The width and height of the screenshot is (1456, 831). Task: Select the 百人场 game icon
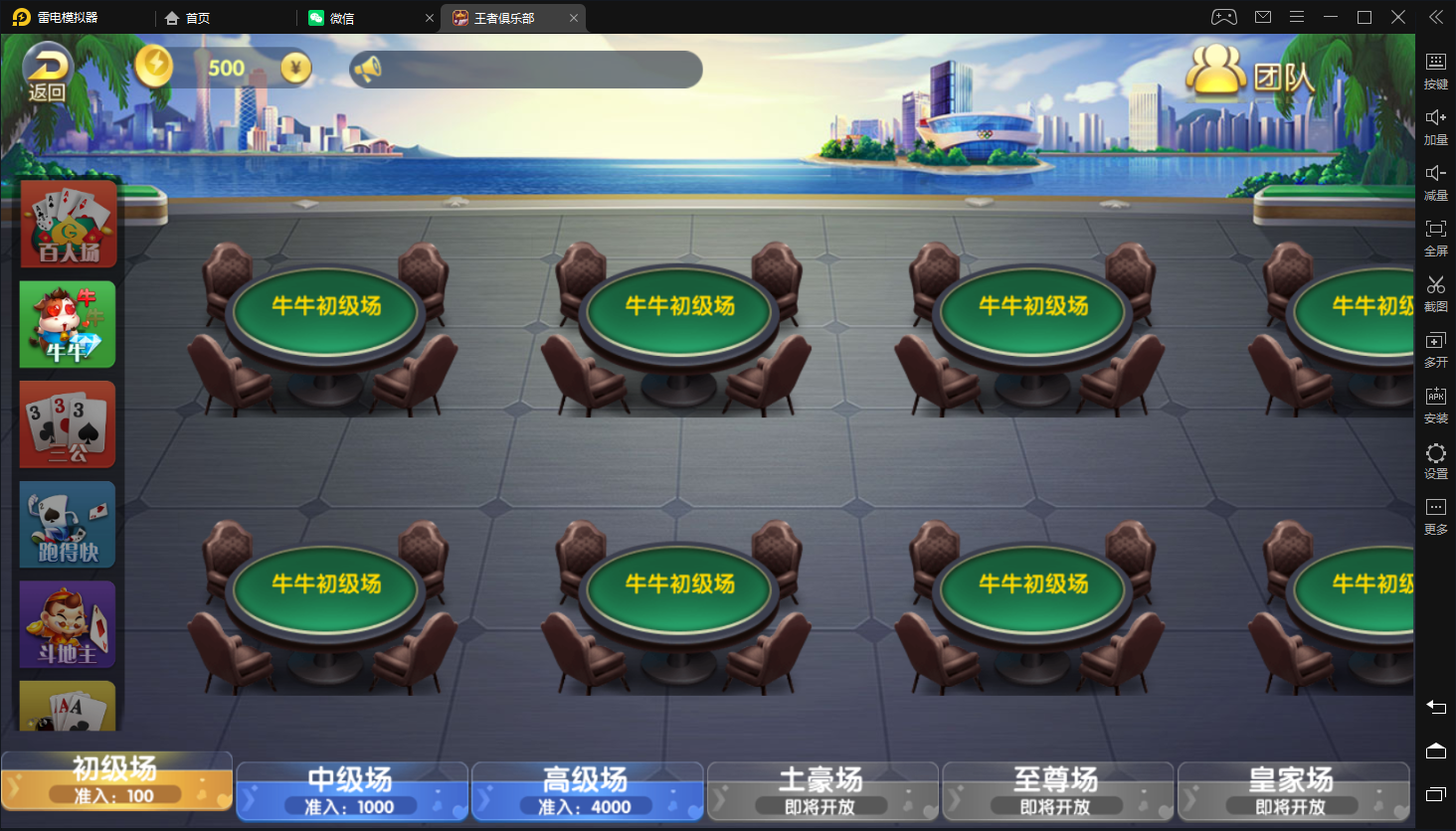coord(66,224)
